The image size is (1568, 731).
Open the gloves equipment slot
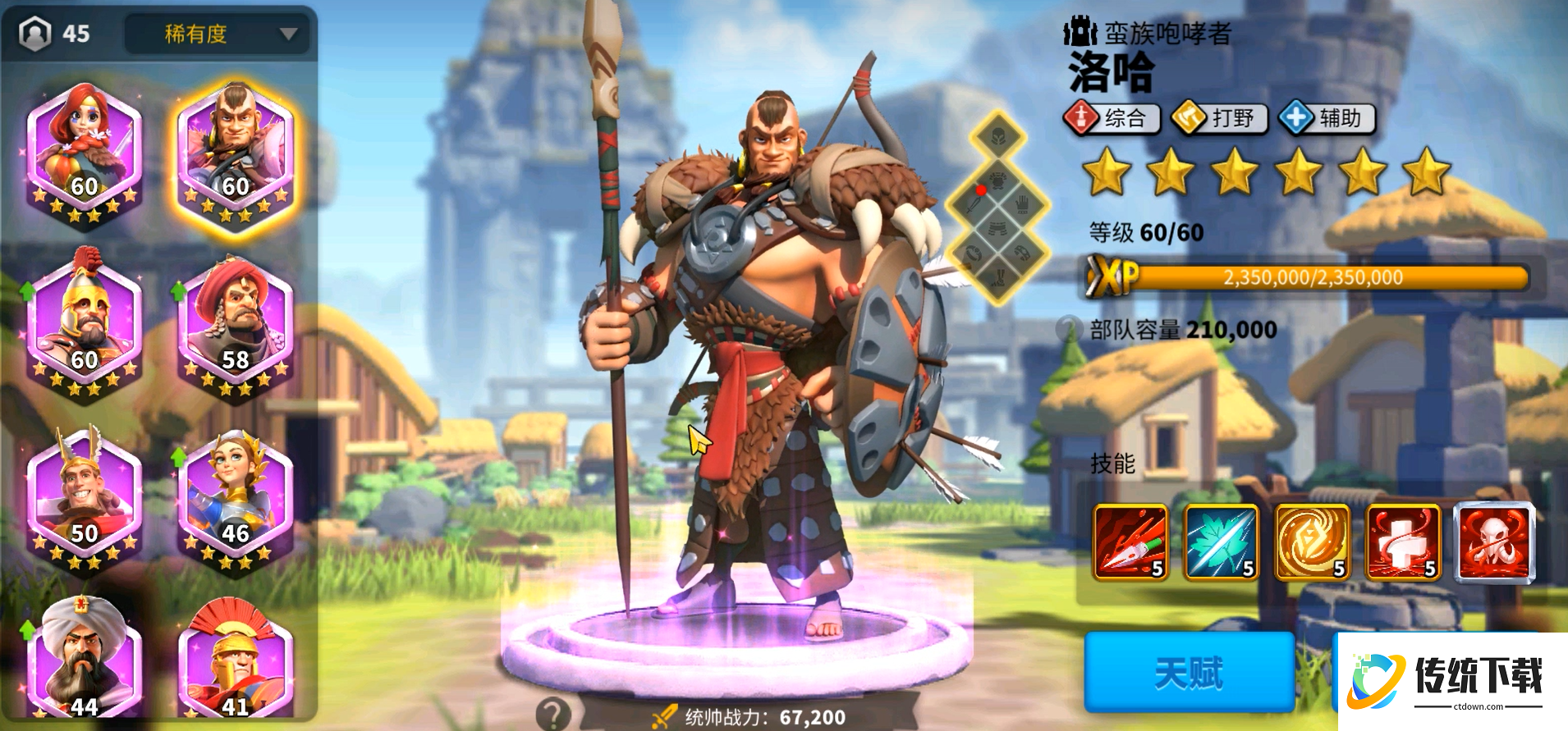click(1022, 205)
